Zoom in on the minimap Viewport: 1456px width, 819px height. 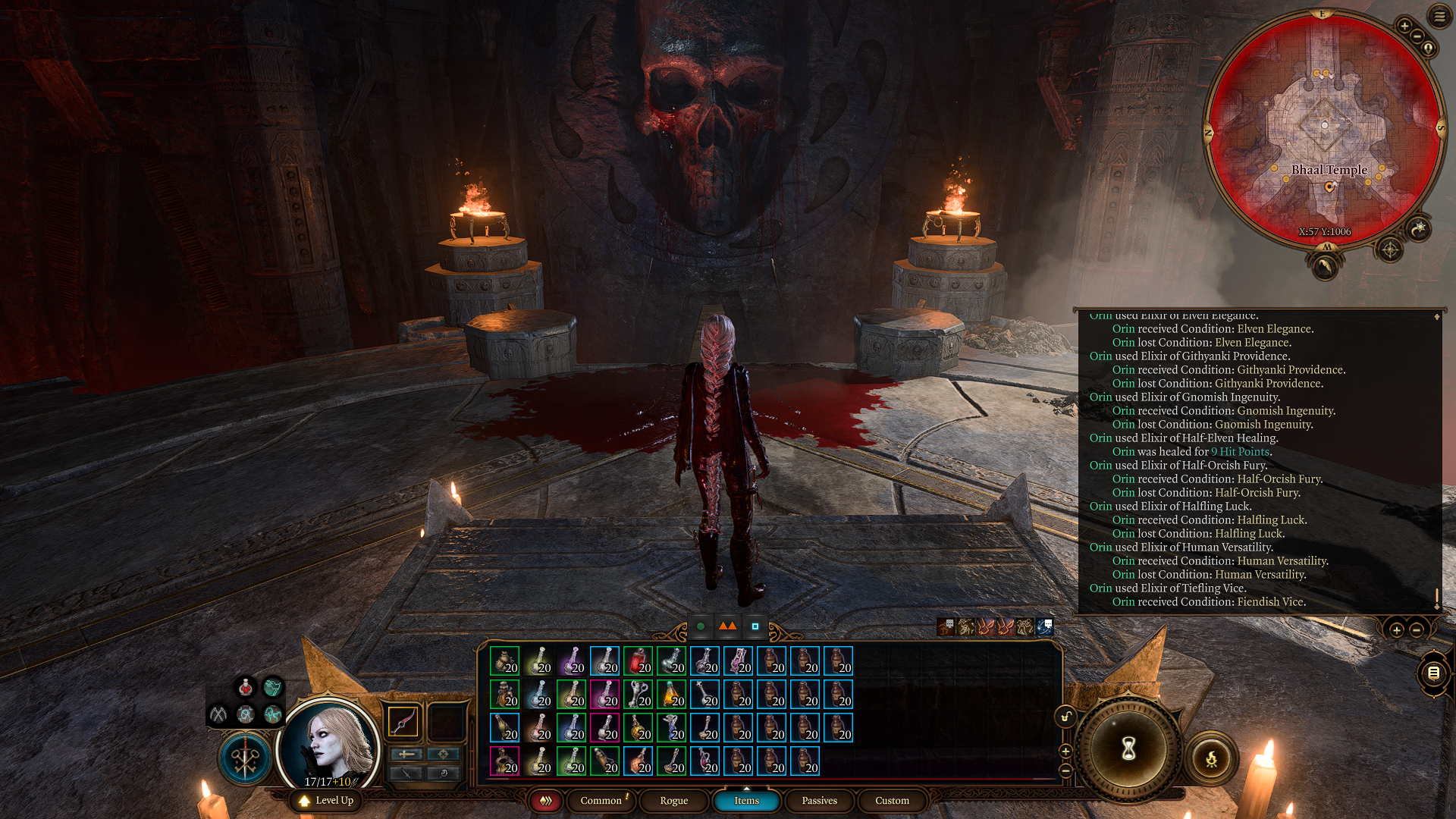pos(1404,26)
